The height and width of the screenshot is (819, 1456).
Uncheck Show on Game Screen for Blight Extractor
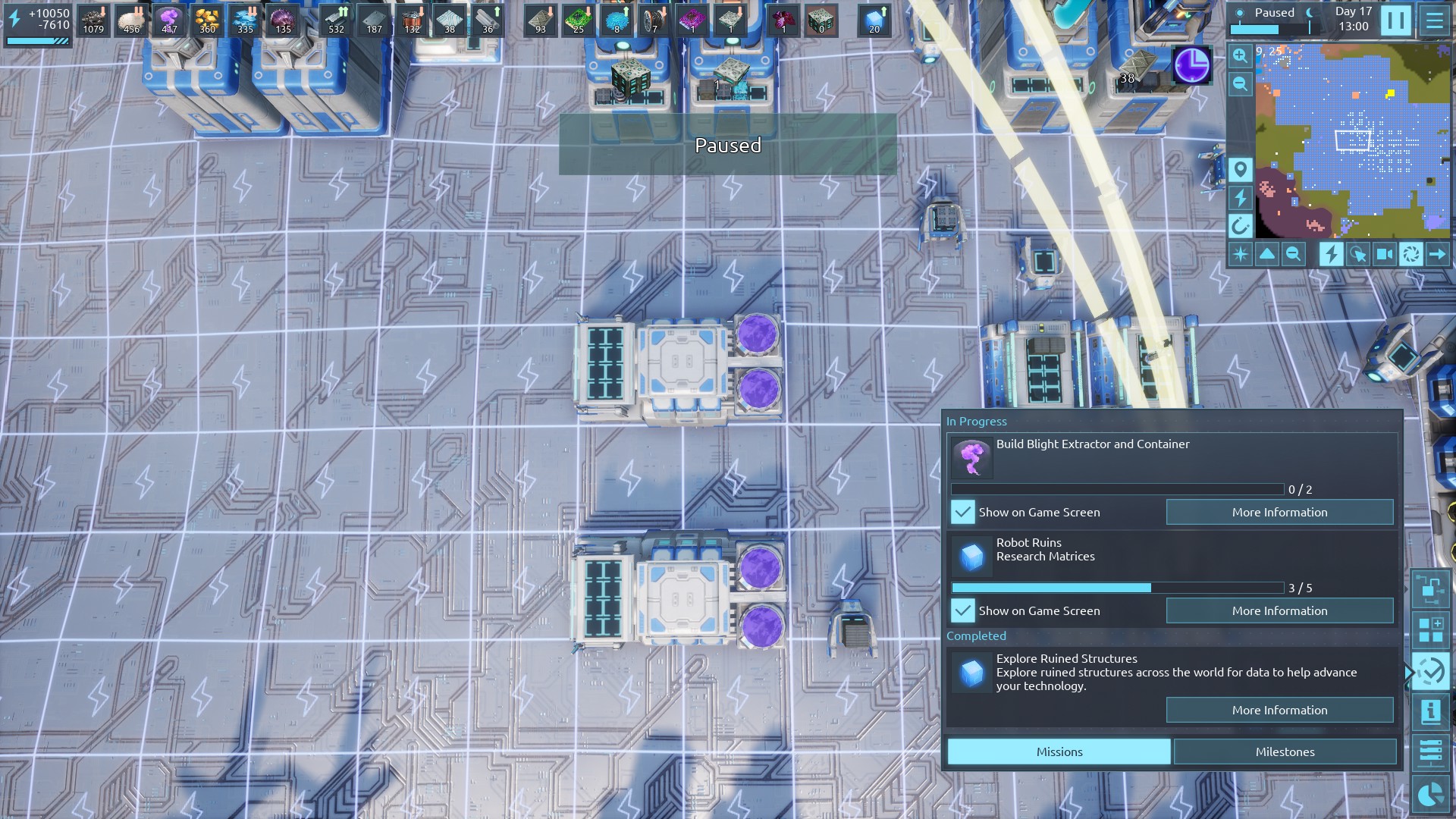[962, 512]
